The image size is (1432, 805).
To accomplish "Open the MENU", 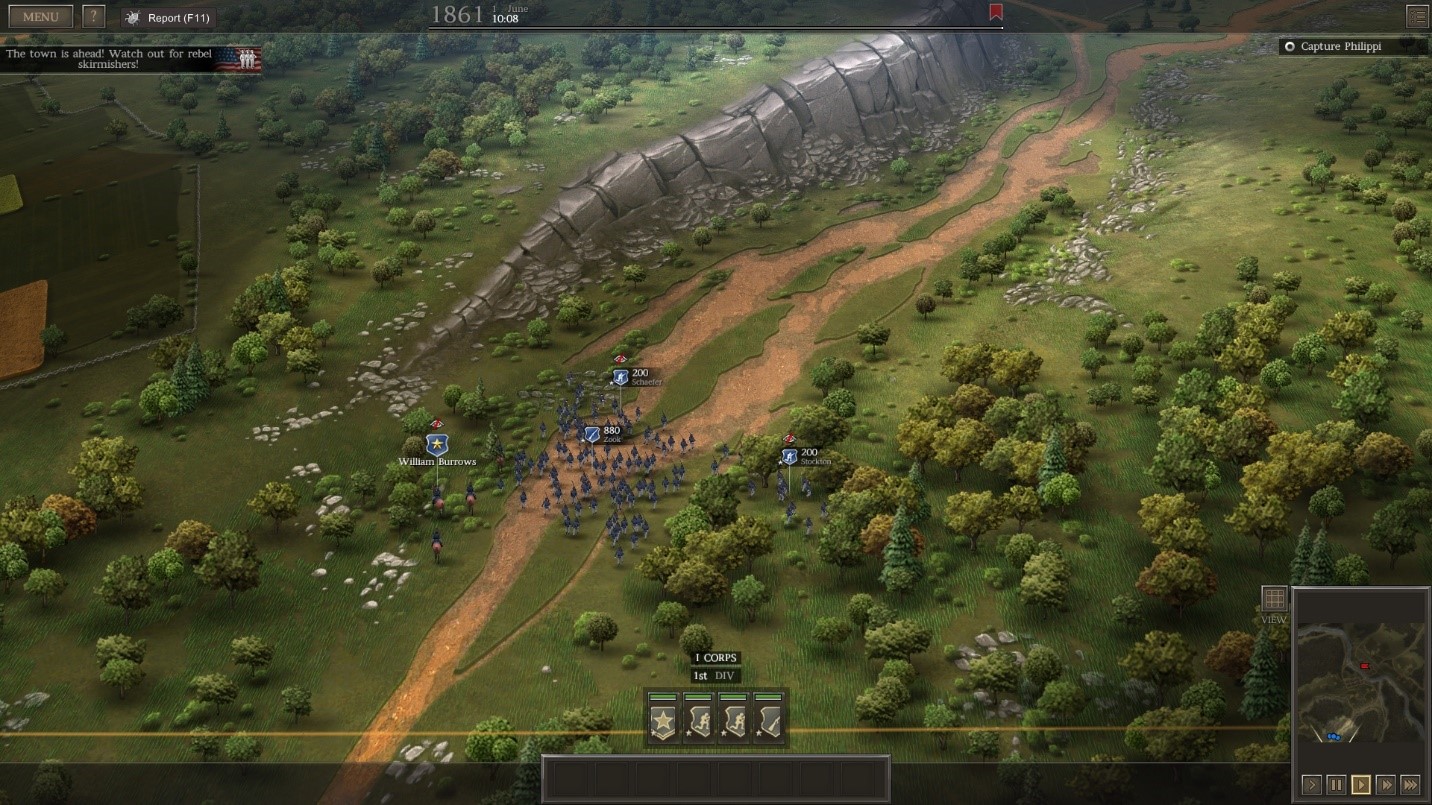I will [39, 15].
